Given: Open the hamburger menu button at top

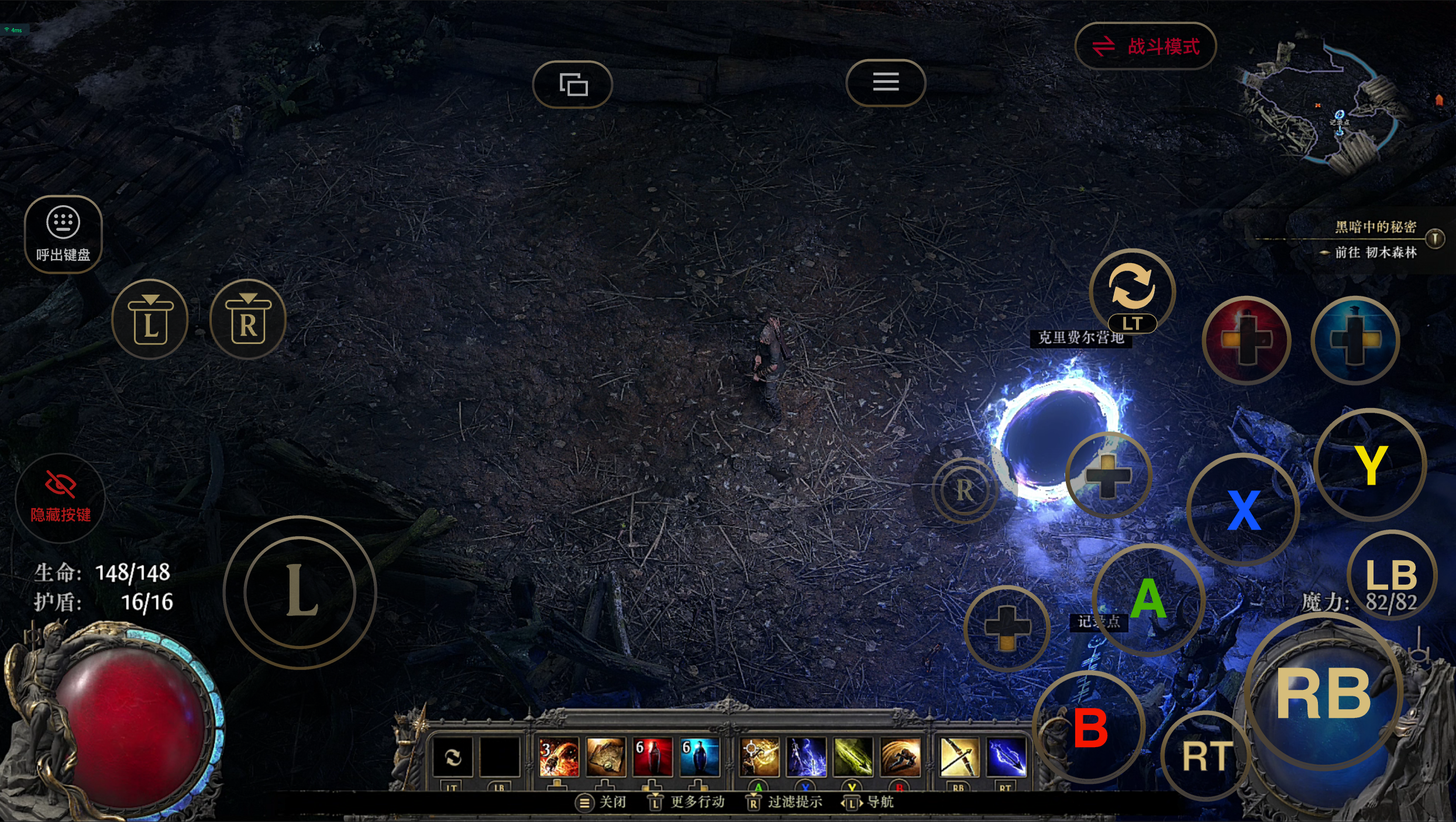Looking at the screenshot, I should 886,82.
